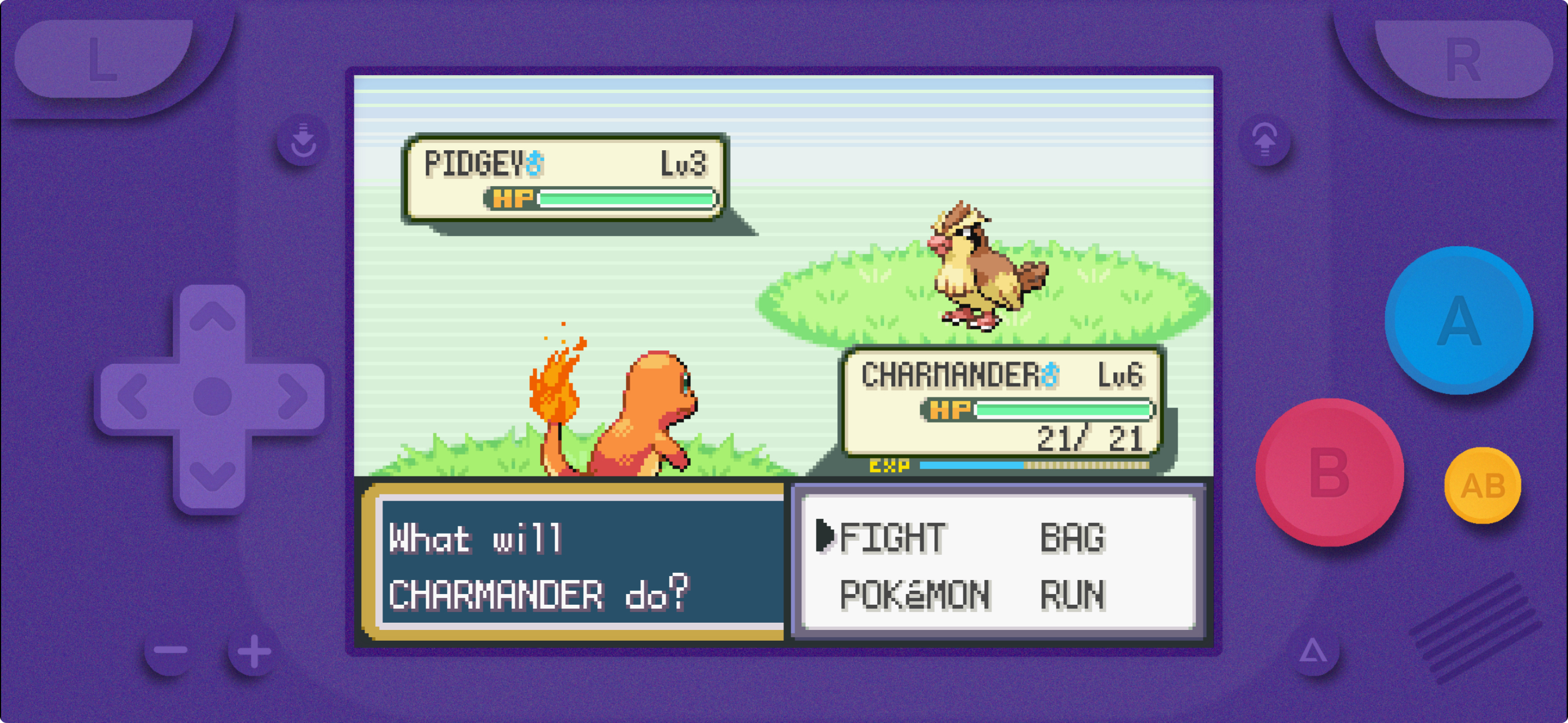Tap the D-pad up arrow

coord(212,317)
